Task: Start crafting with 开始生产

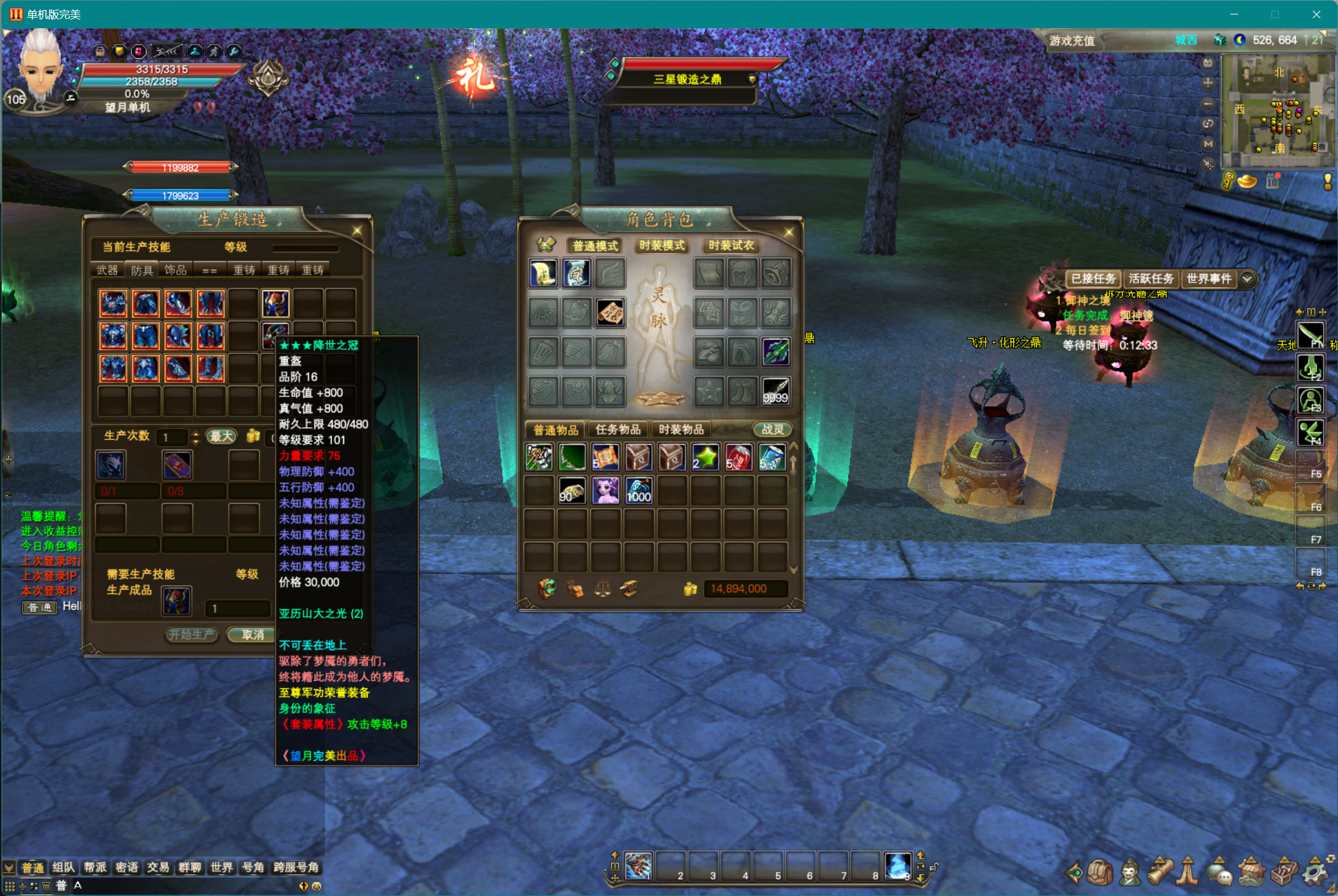Action: [x=191, y=634]
